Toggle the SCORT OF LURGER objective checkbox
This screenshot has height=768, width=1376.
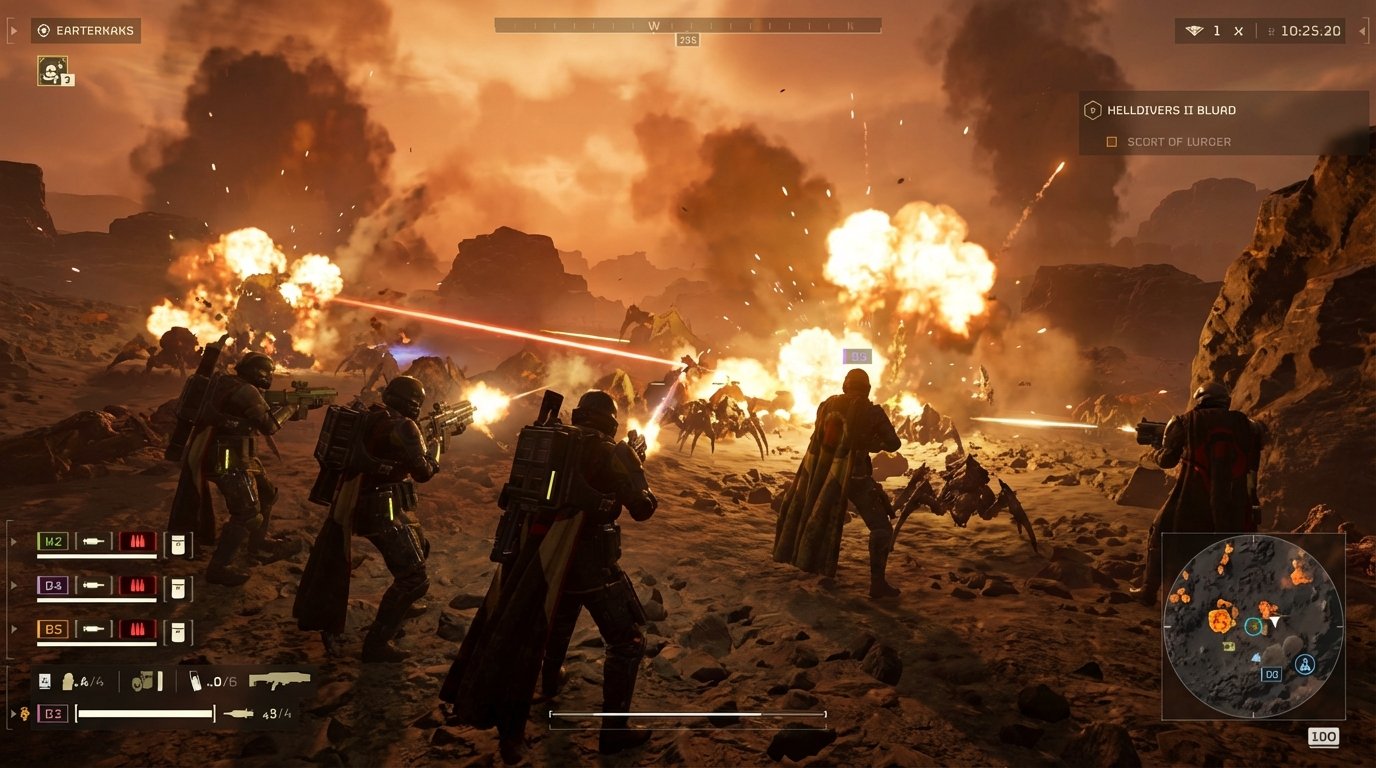tap(1111, 141)
